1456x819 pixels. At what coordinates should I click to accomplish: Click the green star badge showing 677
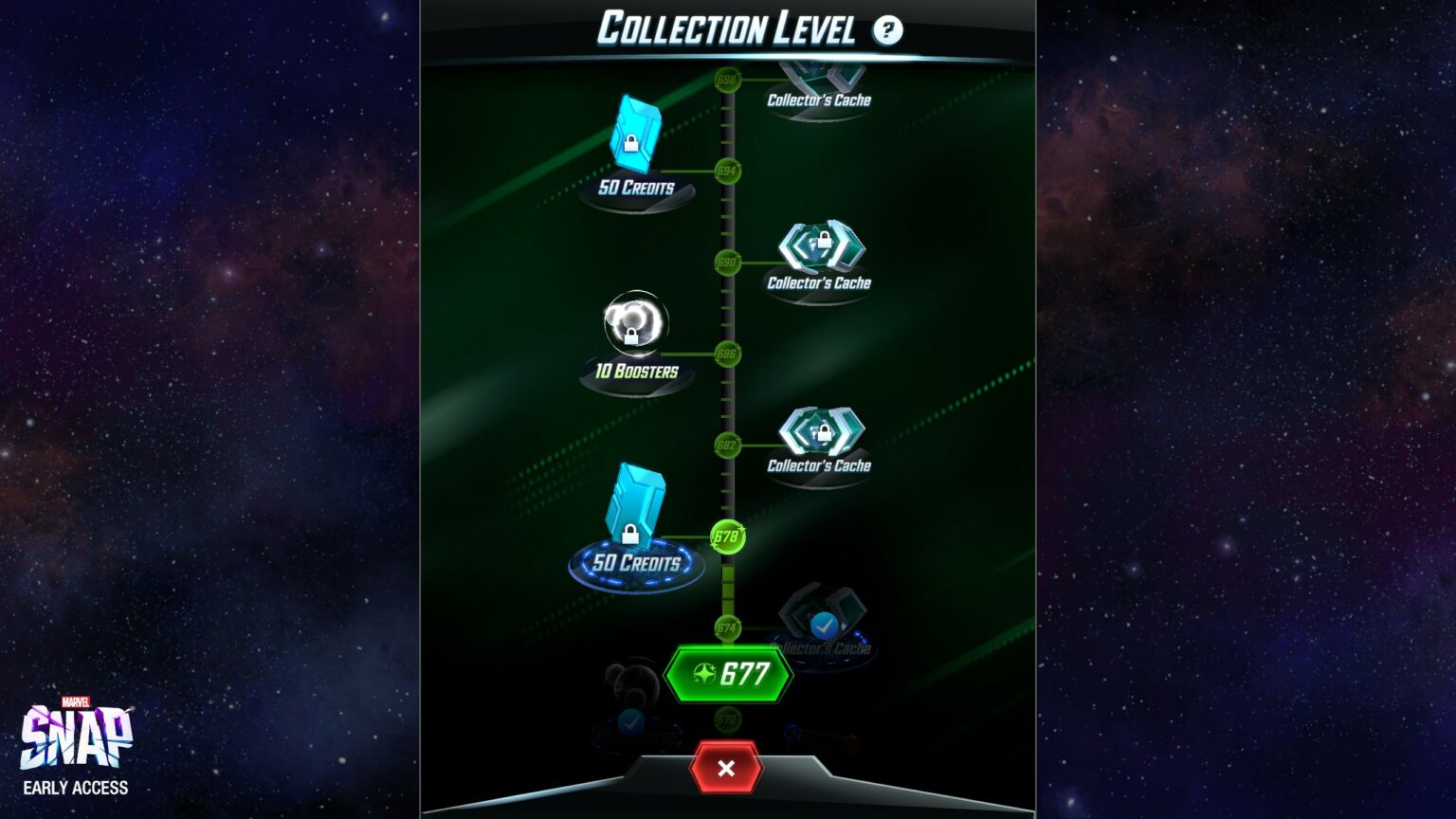point(730,675)
